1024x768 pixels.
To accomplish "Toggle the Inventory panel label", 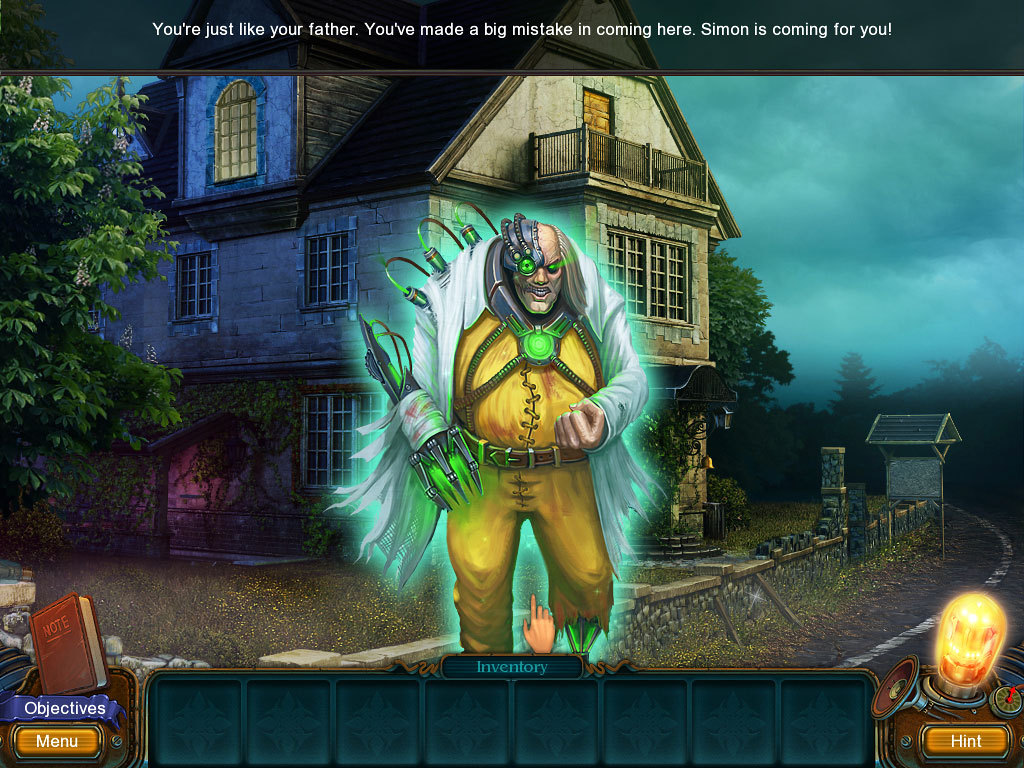I will click(x=512, y=667).
